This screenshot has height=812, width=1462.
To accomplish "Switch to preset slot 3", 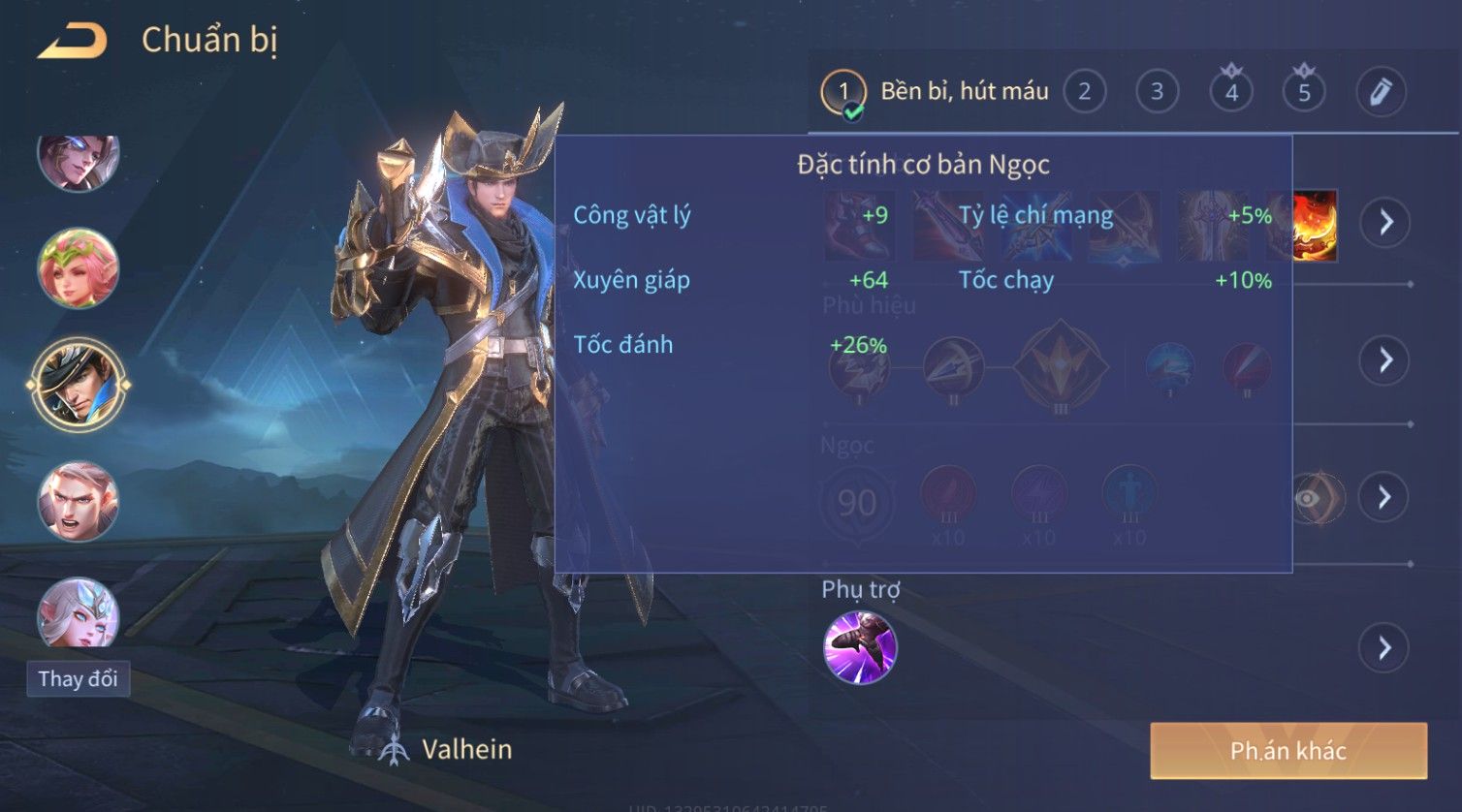I will pos(1157,92).
